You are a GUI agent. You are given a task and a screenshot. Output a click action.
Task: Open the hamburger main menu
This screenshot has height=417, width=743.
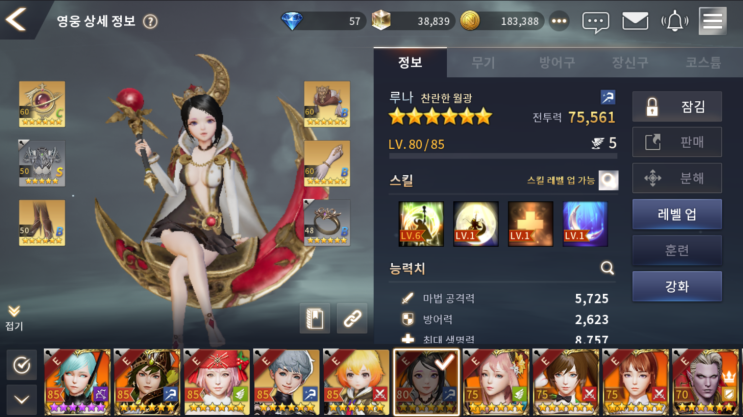(713, 20)
